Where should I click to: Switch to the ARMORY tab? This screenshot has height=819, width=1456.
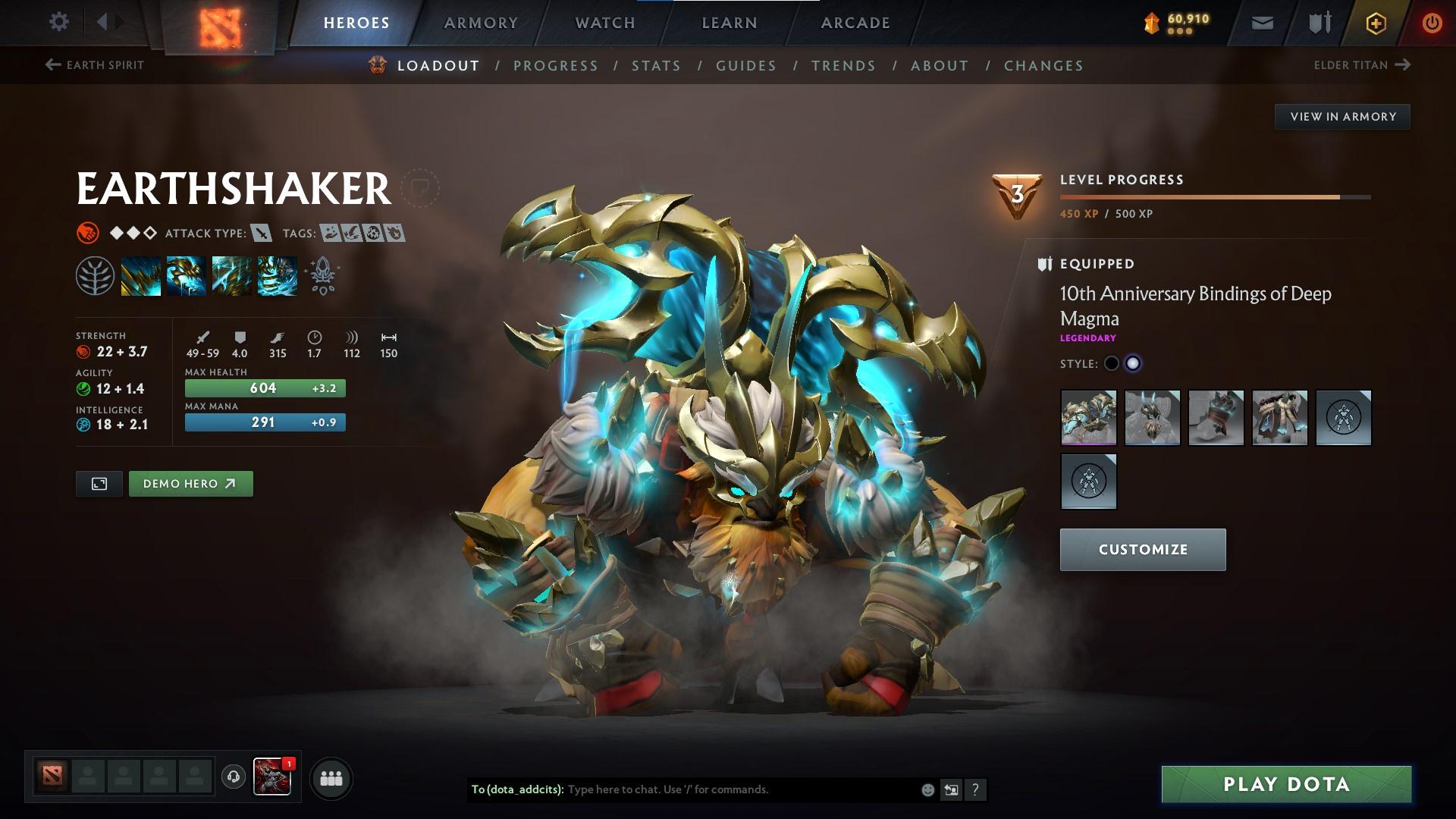tap(482, 22)
